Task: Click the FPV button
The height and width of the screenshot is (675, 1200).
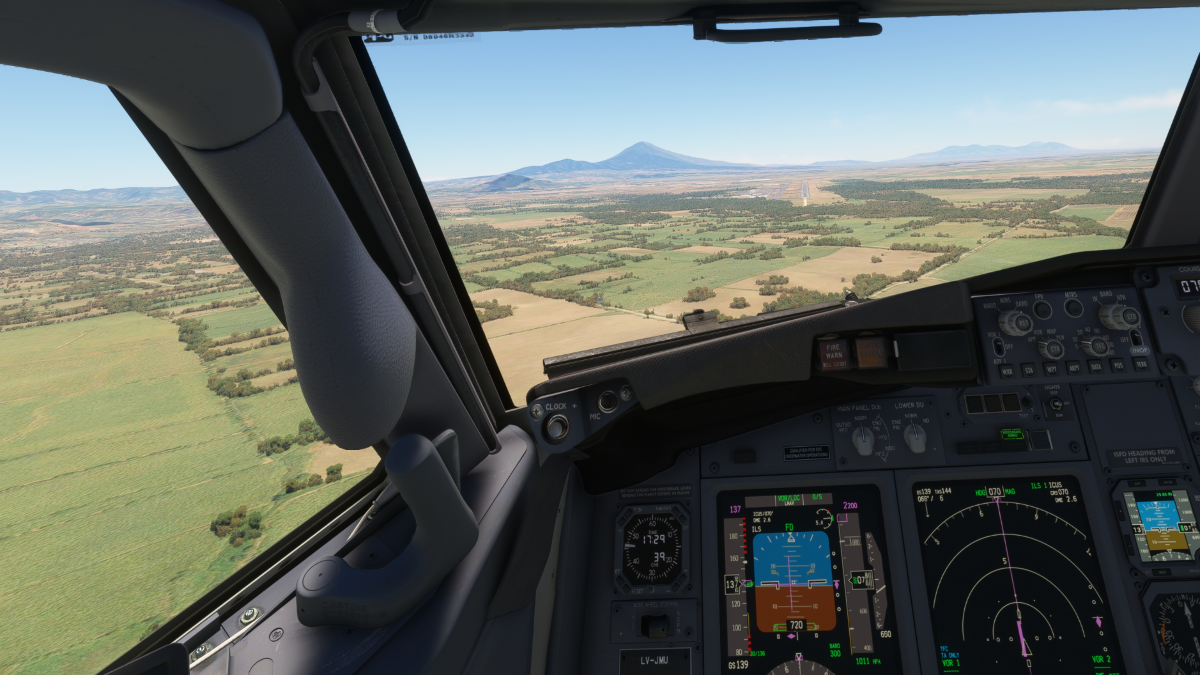Action: 1043,310
